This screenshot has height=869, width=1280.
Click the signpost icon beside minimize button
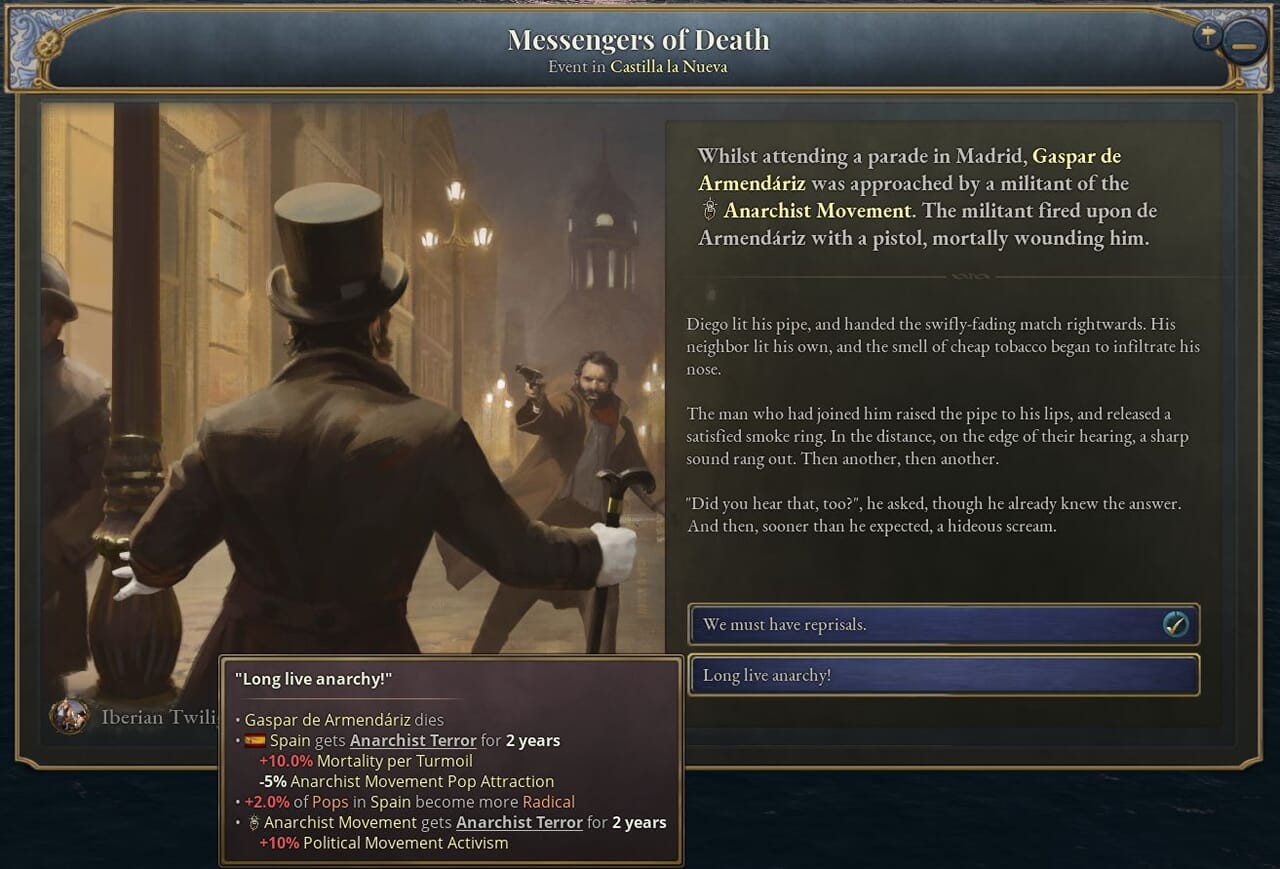(x=1208, y=36)
